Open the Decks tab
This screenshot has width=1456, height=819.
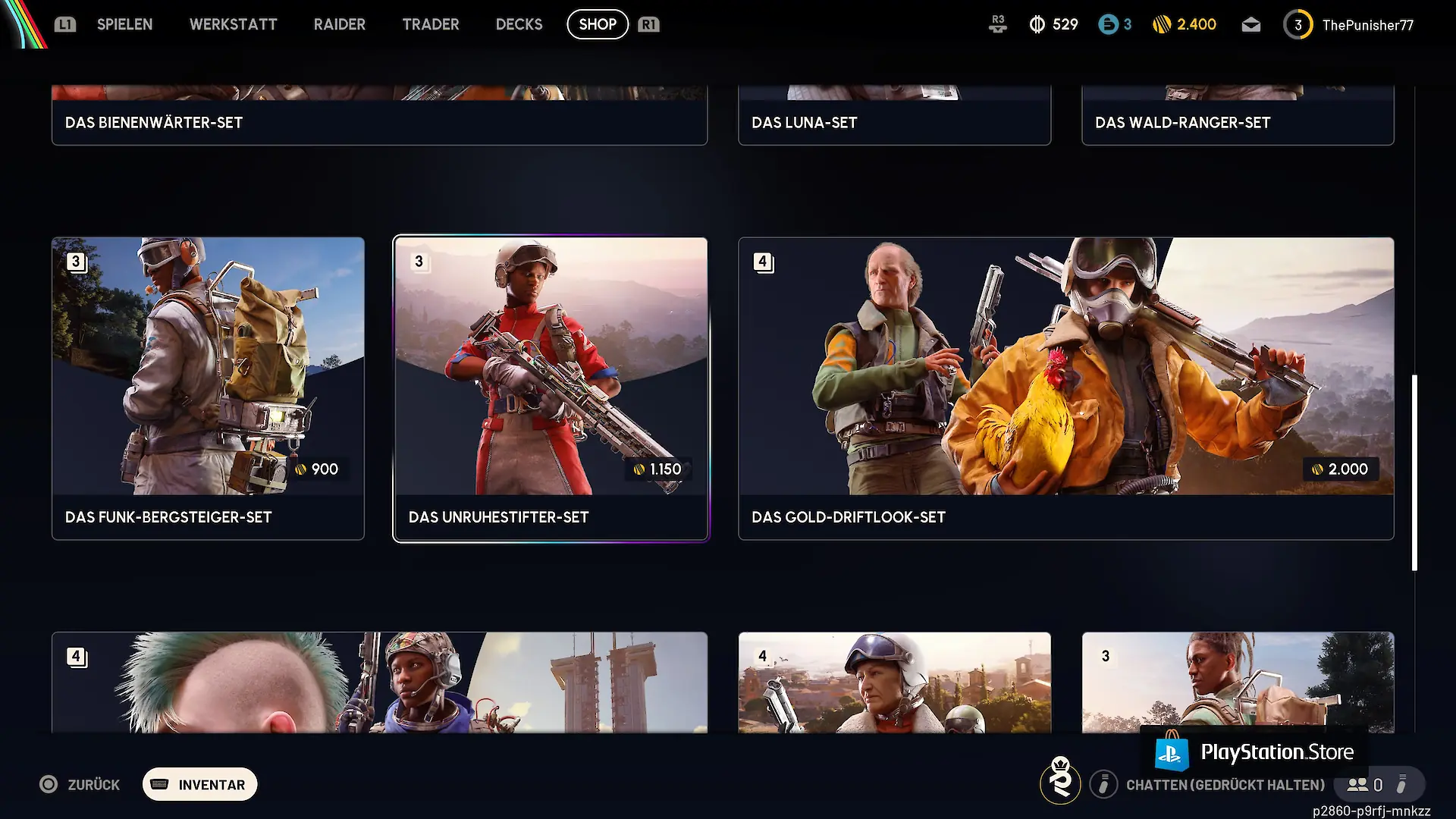519,24
